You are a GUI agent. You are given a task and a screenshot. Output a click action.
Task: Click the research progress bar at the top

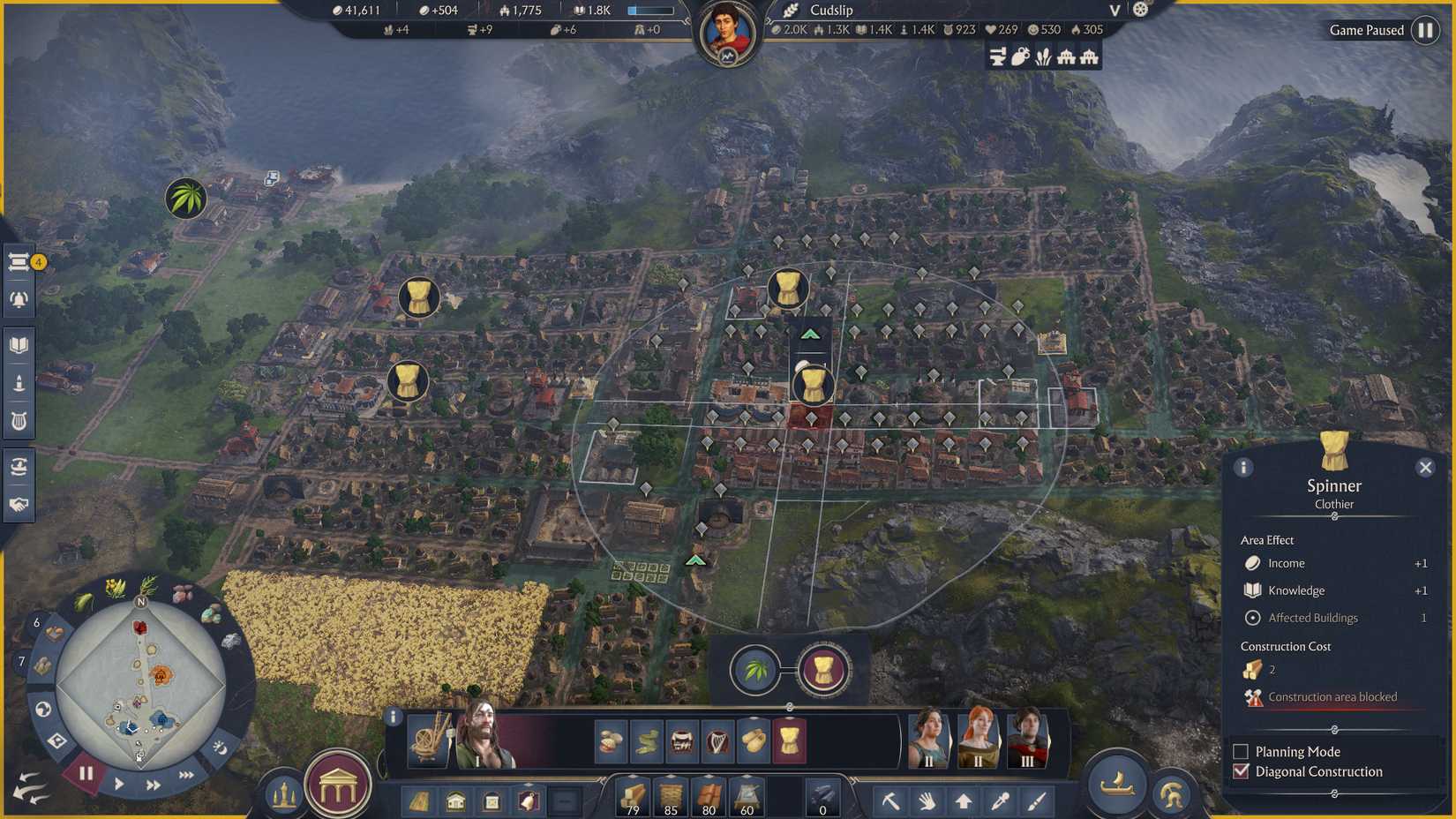point(650,11)
